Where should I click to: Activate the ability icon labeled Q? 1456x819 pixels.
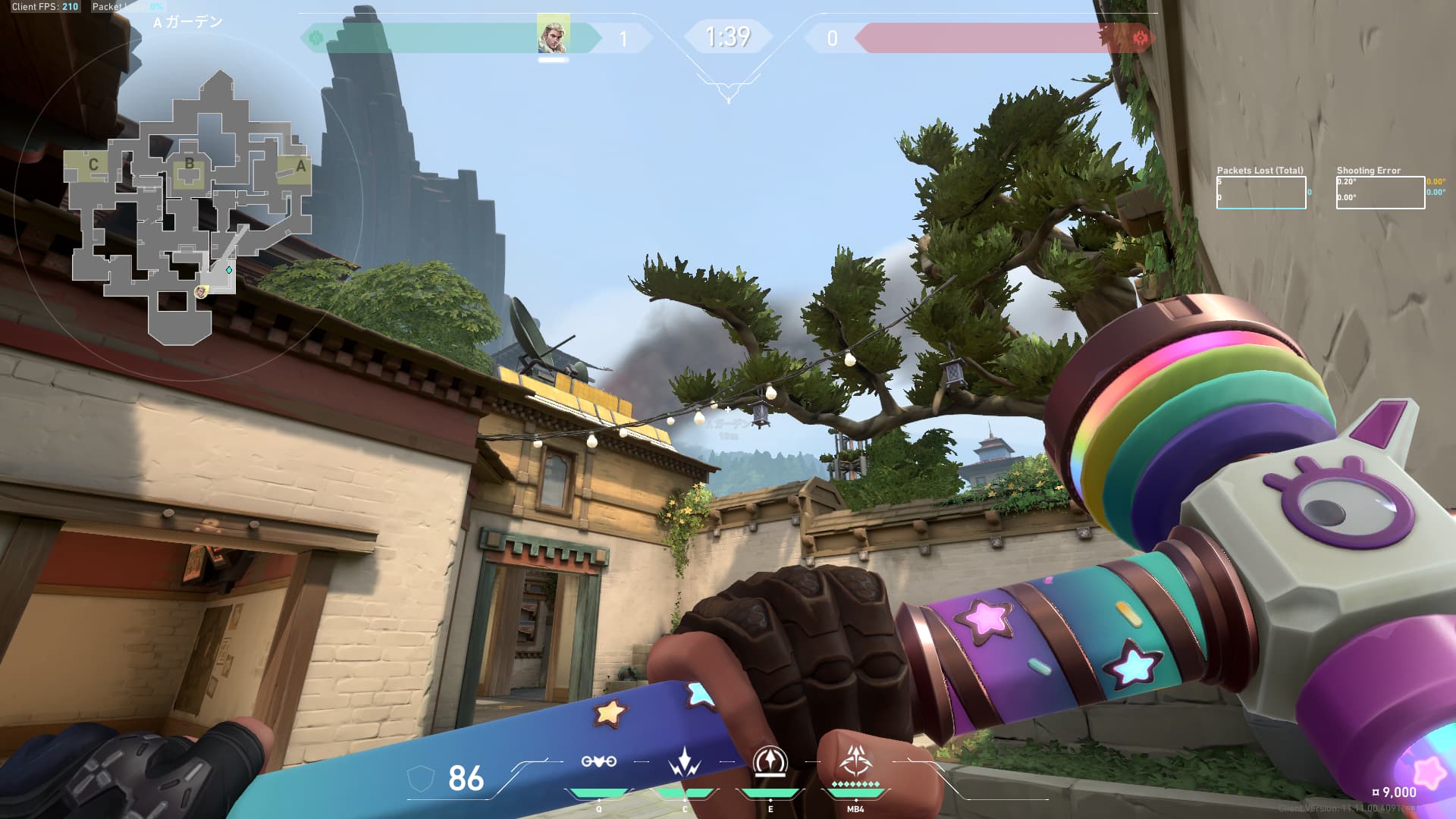tap(598, 762)
